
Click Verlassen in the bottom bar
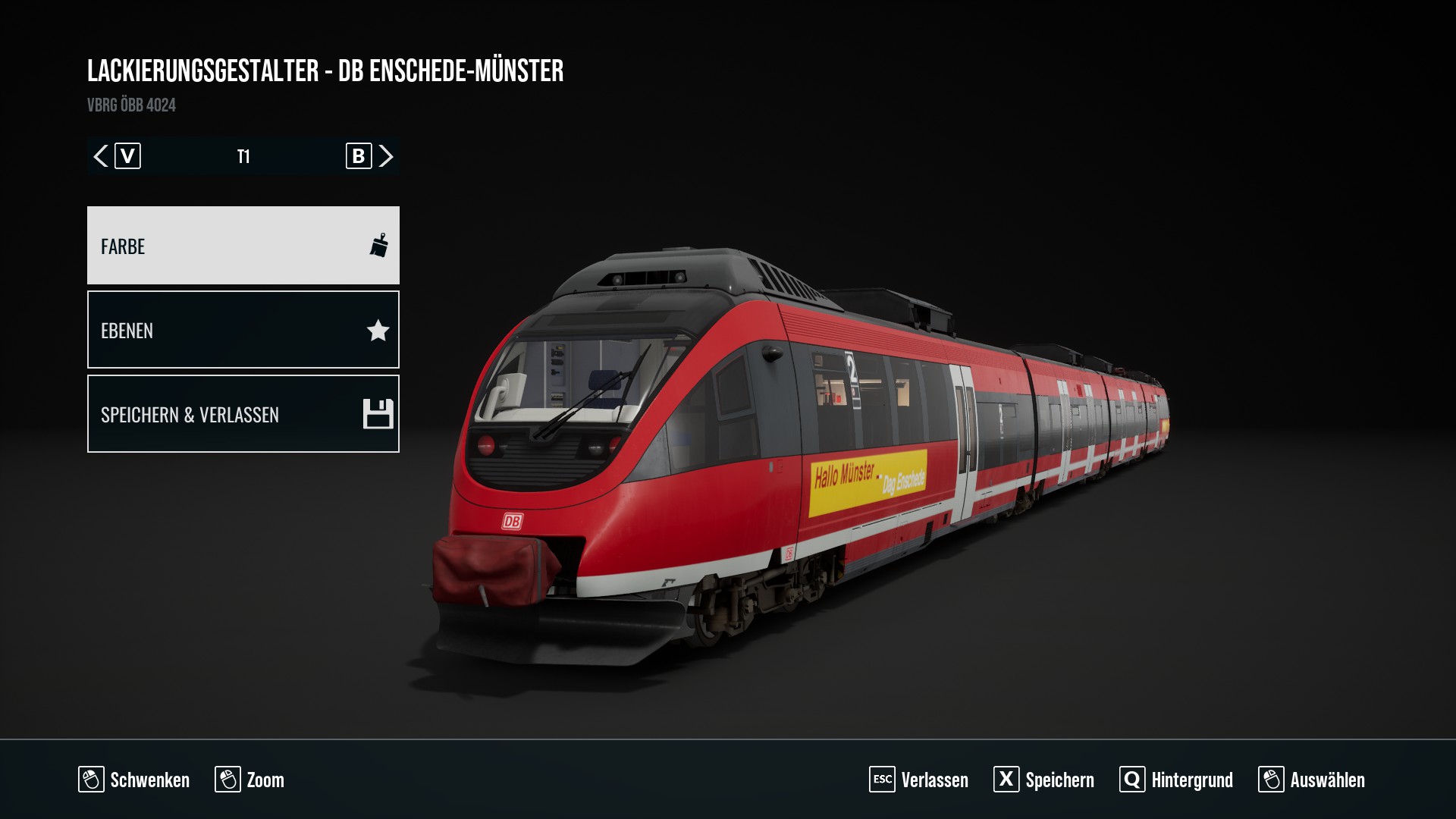[x=919, y=780]
